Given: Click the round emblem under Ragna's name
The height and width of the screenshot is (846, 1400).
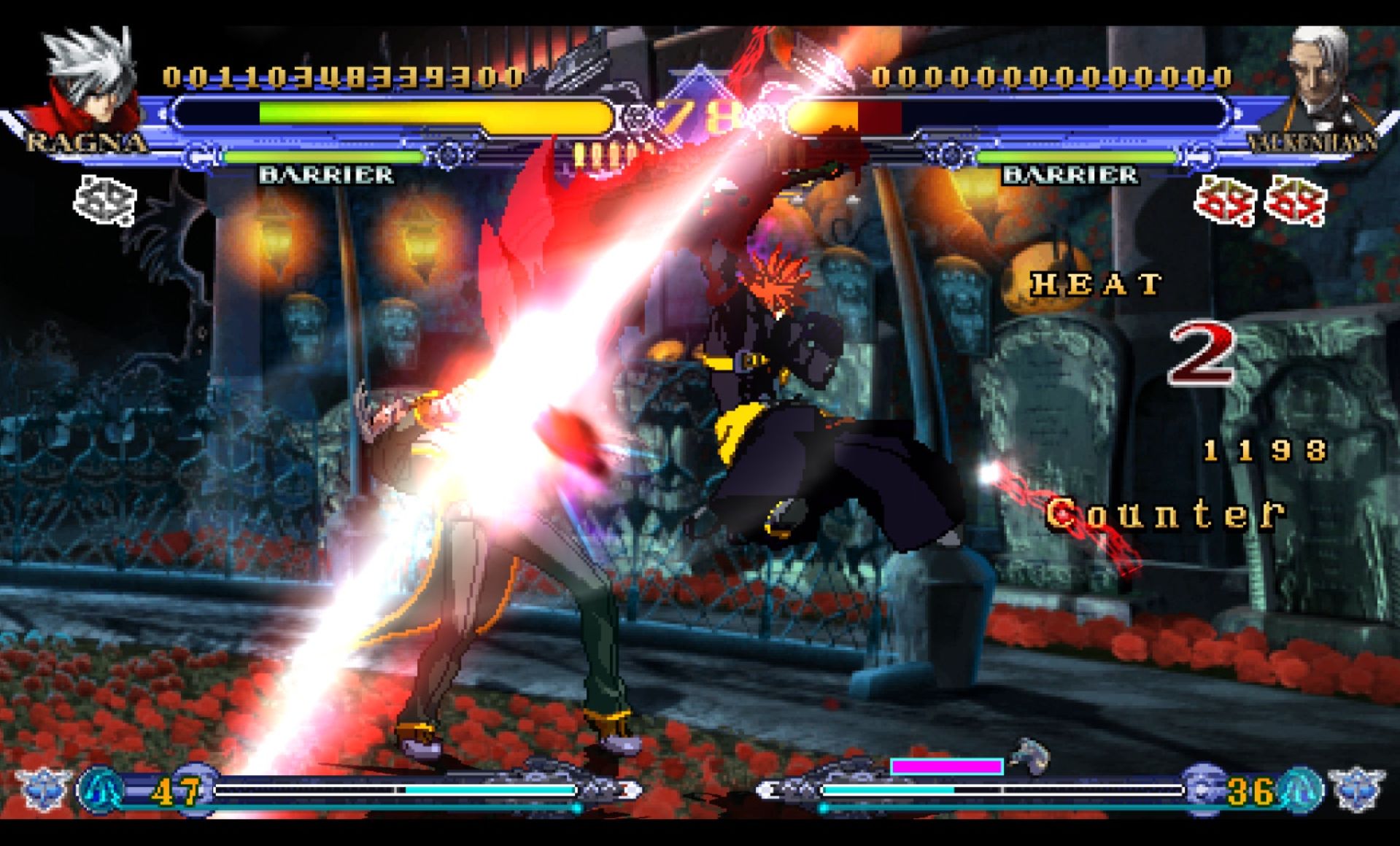Looking at the screenshot, I should [x=105, y=199].
